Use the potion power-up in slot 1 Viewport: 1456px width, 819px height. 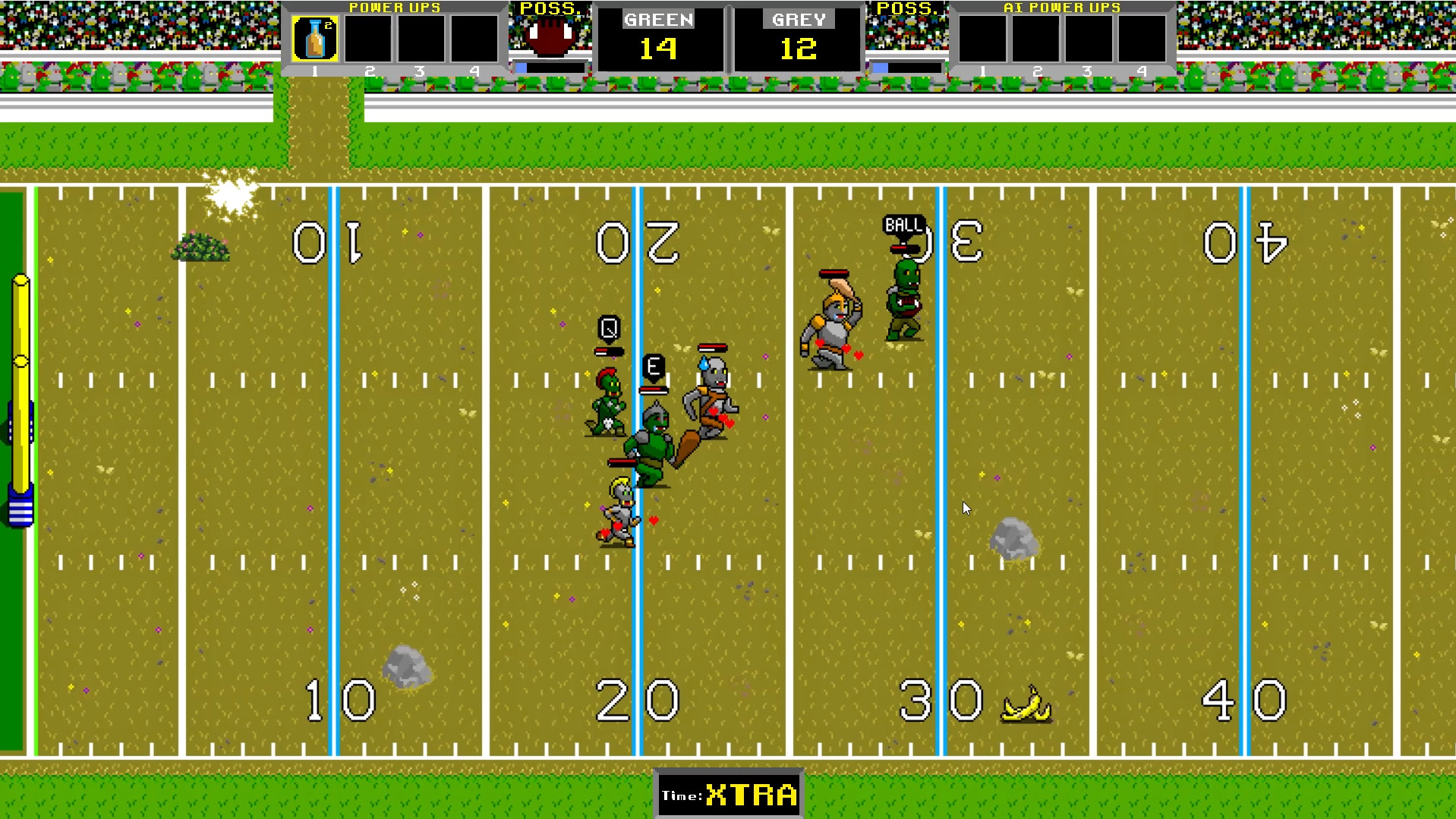coord(314,38)
